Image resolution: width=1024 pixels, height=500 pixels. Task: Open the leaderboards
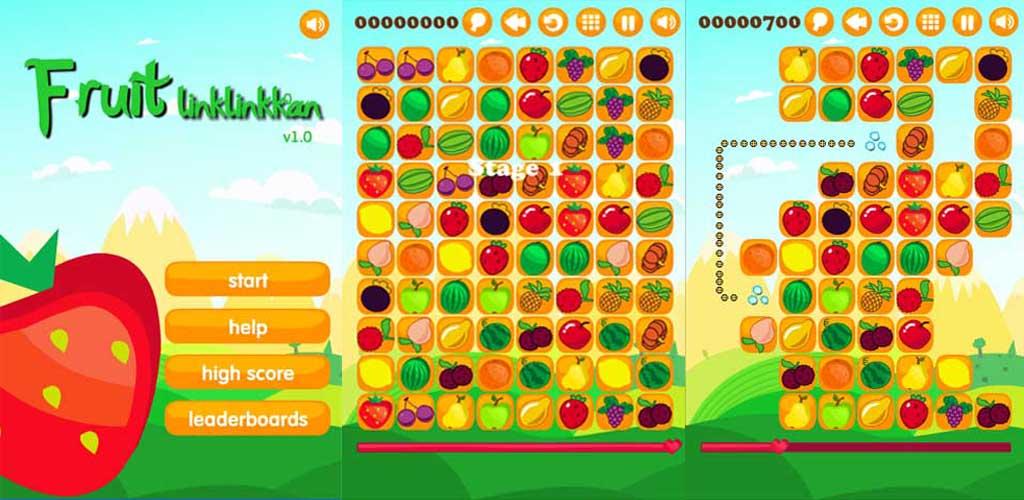click(x=247, y=419)
